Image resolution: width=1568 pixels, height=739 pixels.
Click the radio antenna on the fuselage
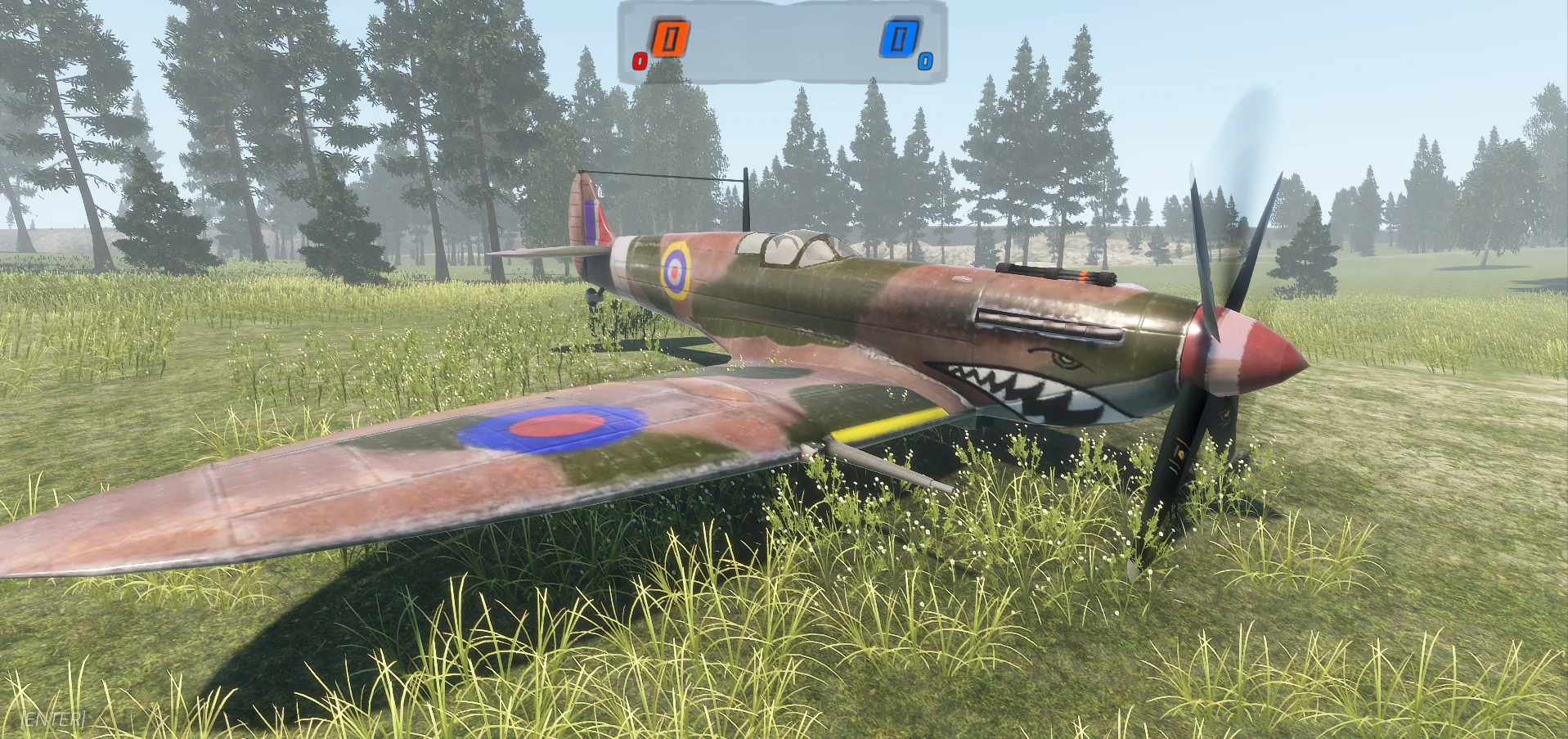pos(746,201)
